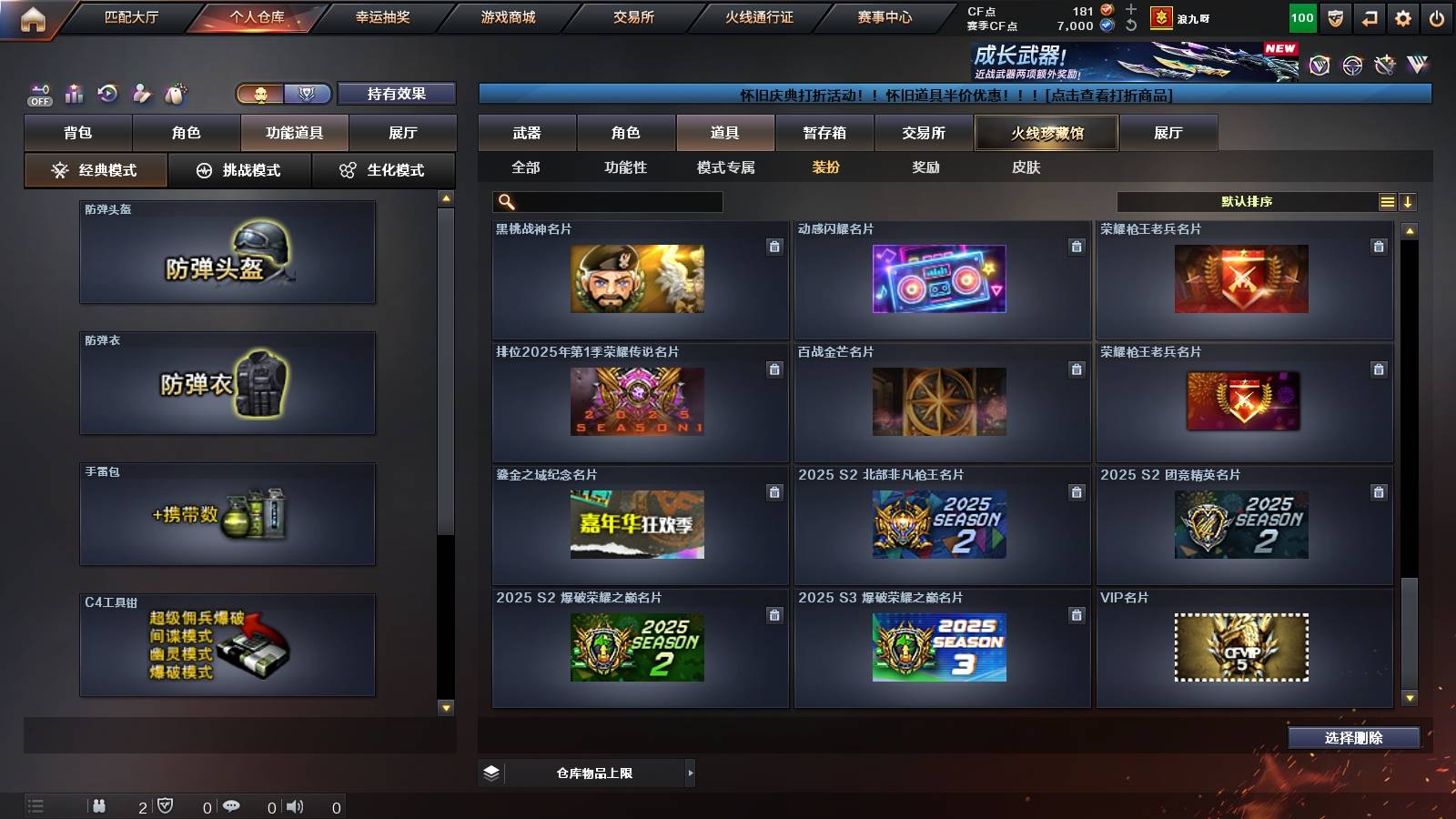Switch to the 武器 tab
Viewport: 1456px width, 819px height.
tap(528, 132)
